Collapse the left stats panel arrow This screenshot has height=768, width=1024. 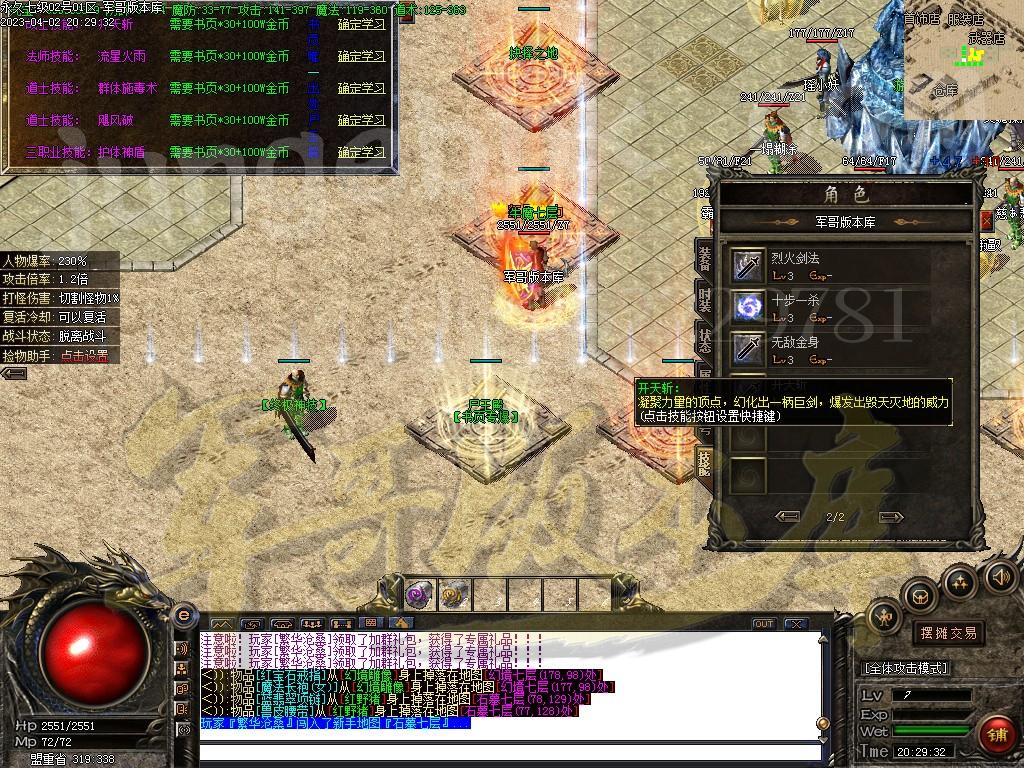[x=14, y=373]
